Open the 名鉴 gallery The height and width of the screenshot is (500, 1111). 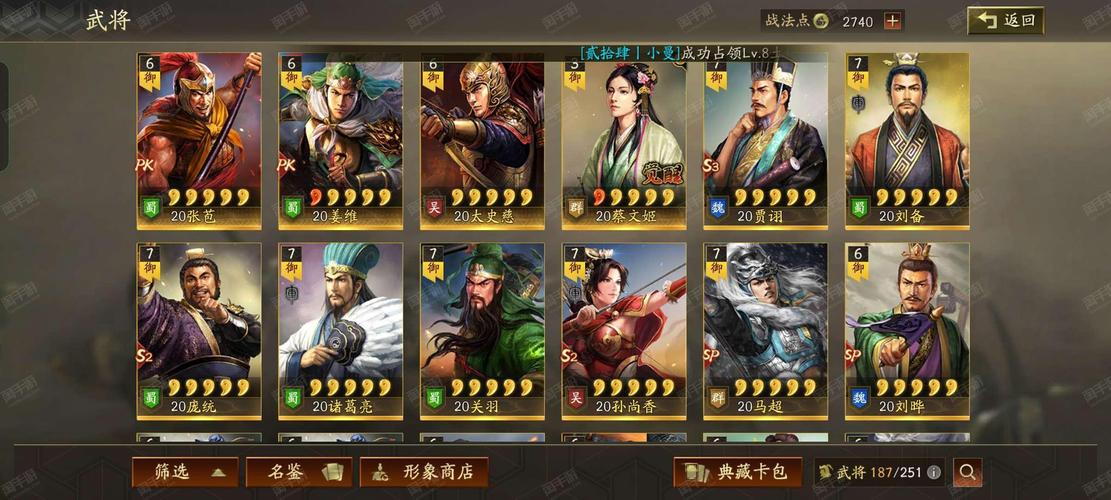pos(297,472)
